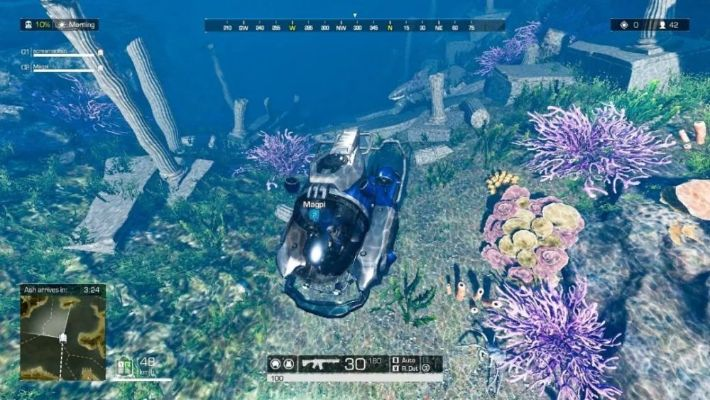Click the players remaining icon
This screenshot has height=400, width=710.
coord(662,25)
